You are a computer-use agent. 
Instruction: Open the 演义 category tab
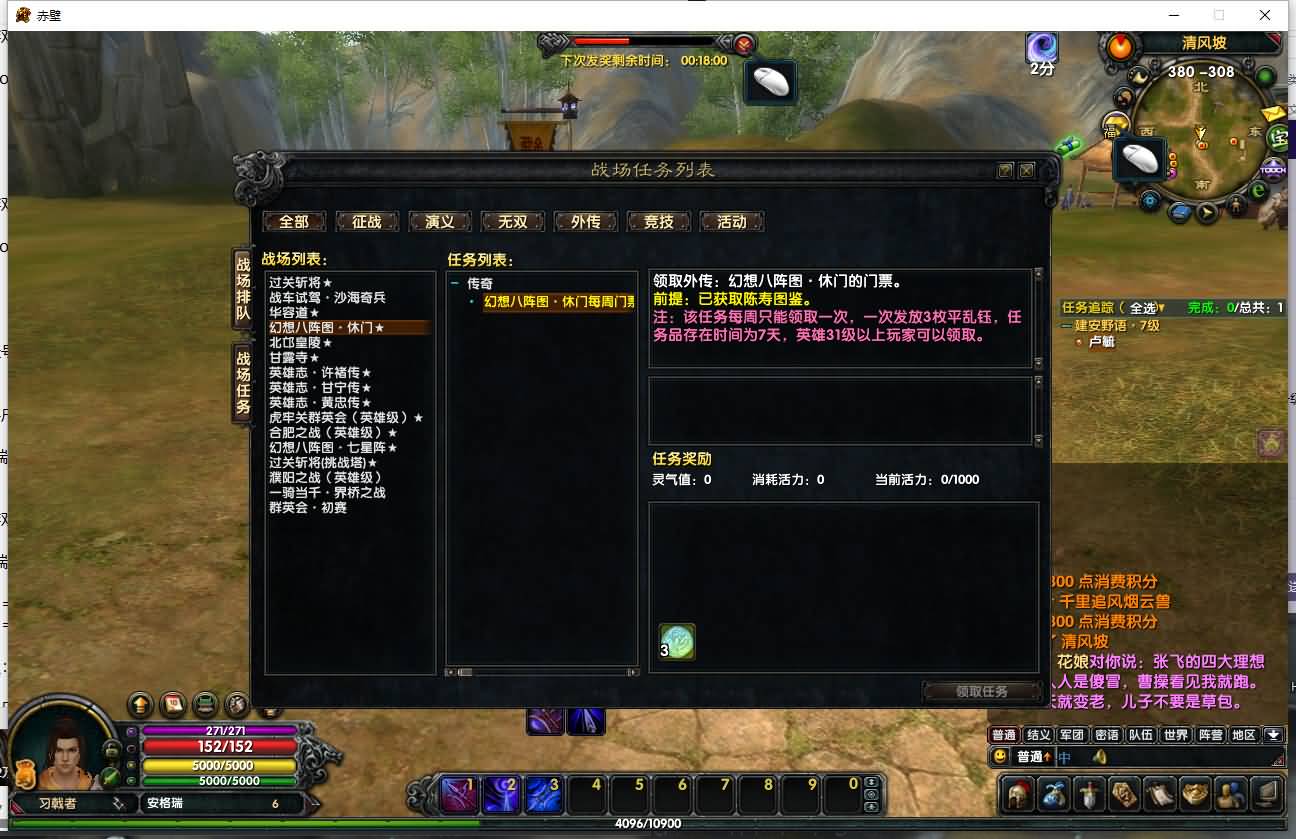coord(440,222)
